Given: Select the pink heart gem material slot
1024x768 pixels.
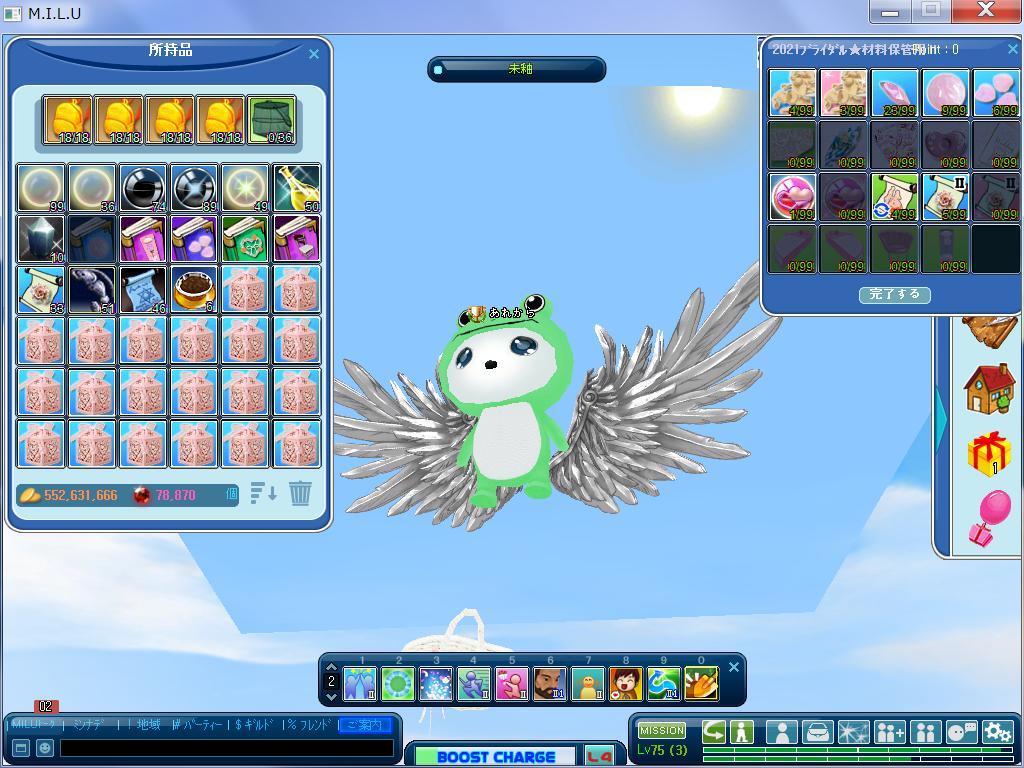Looking at the screenshot, I should click(792, 196).
